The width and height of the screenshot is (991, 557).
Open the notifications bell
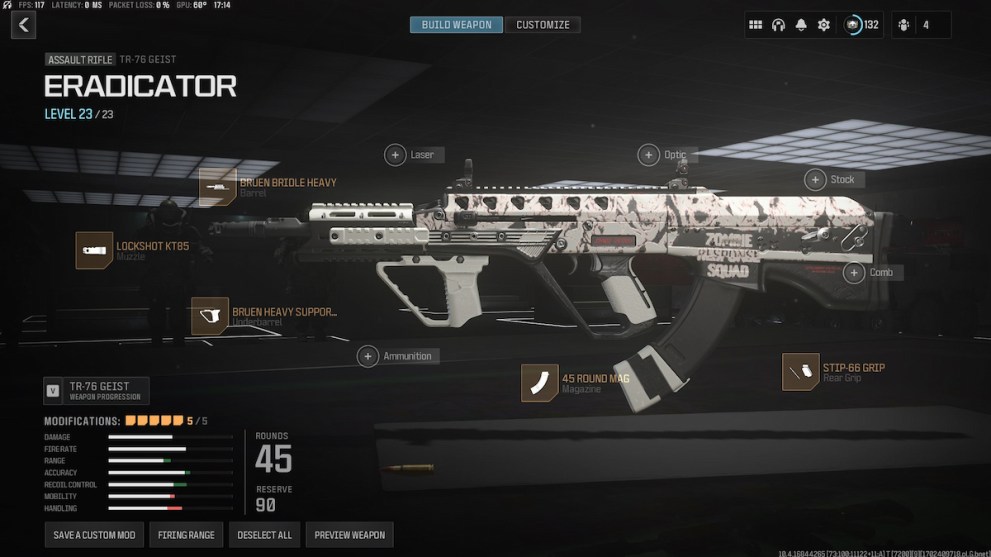pos(801,25)
